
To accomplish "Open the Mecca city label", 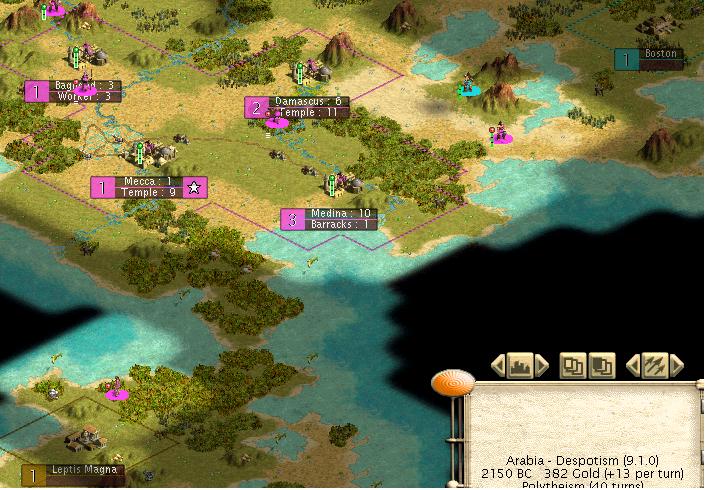I will pos(149,187).
